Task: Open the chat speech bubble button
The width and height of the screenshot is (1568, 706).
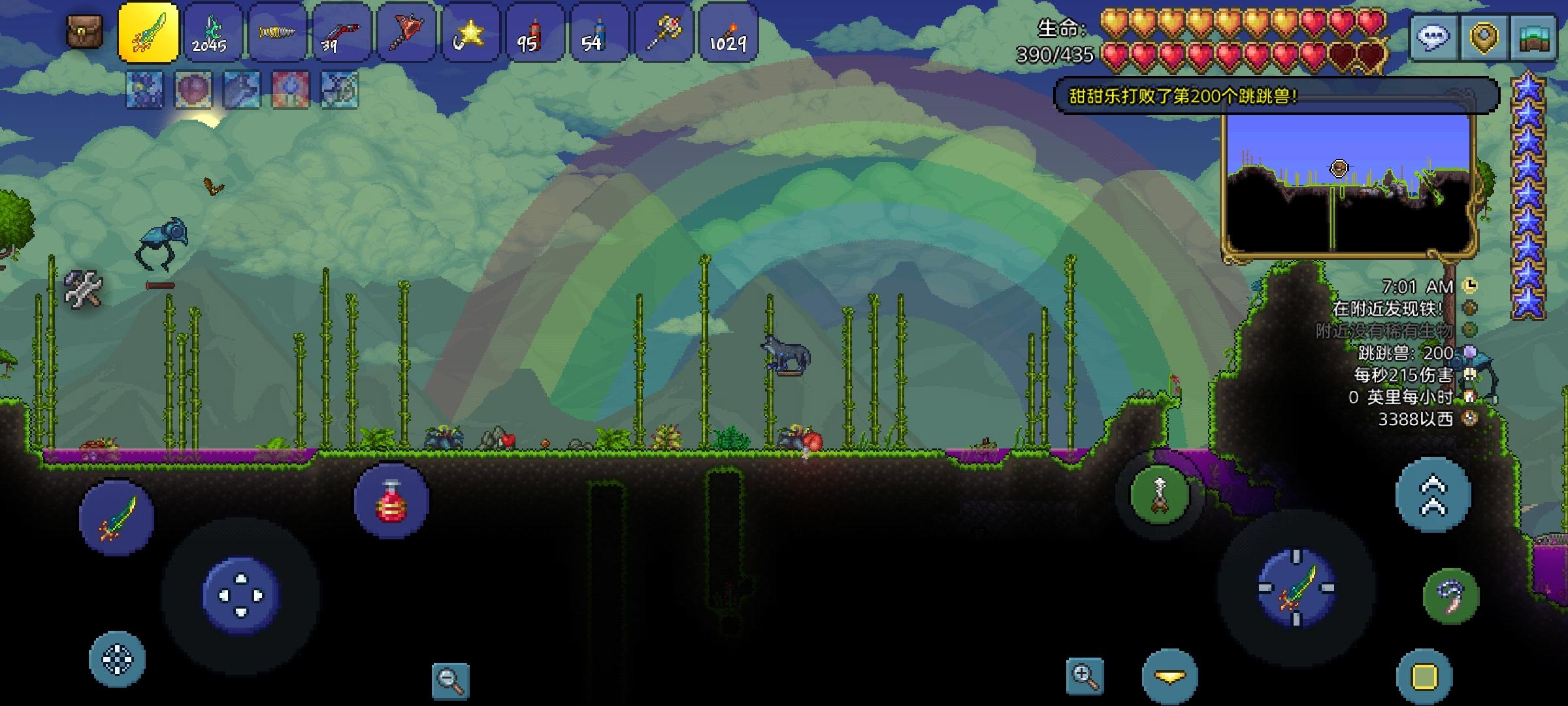Action: (x=1433, y=37)
